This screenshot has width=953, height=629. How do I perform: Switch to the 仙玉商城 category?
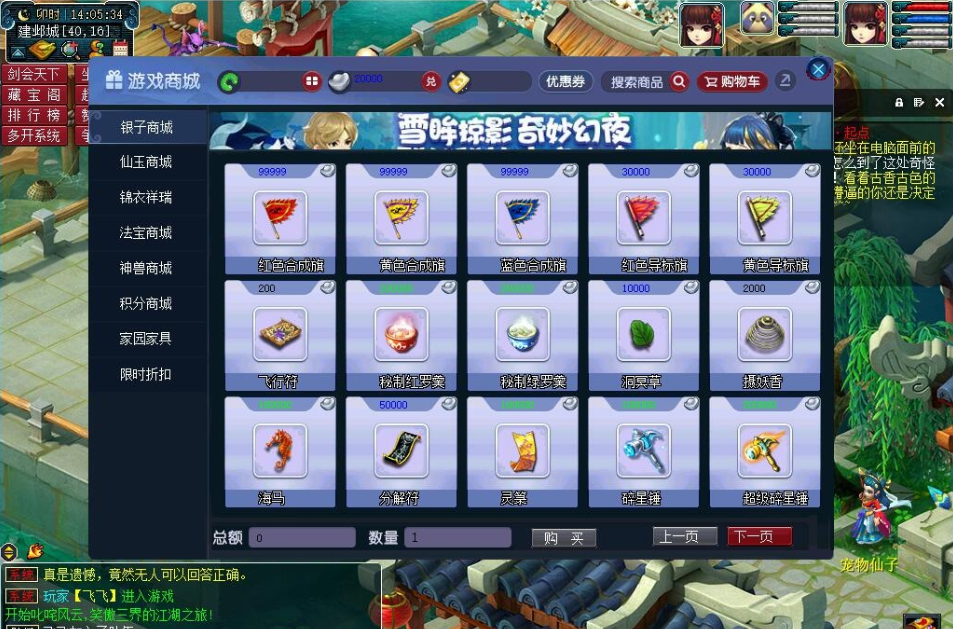tap(146, 162)
